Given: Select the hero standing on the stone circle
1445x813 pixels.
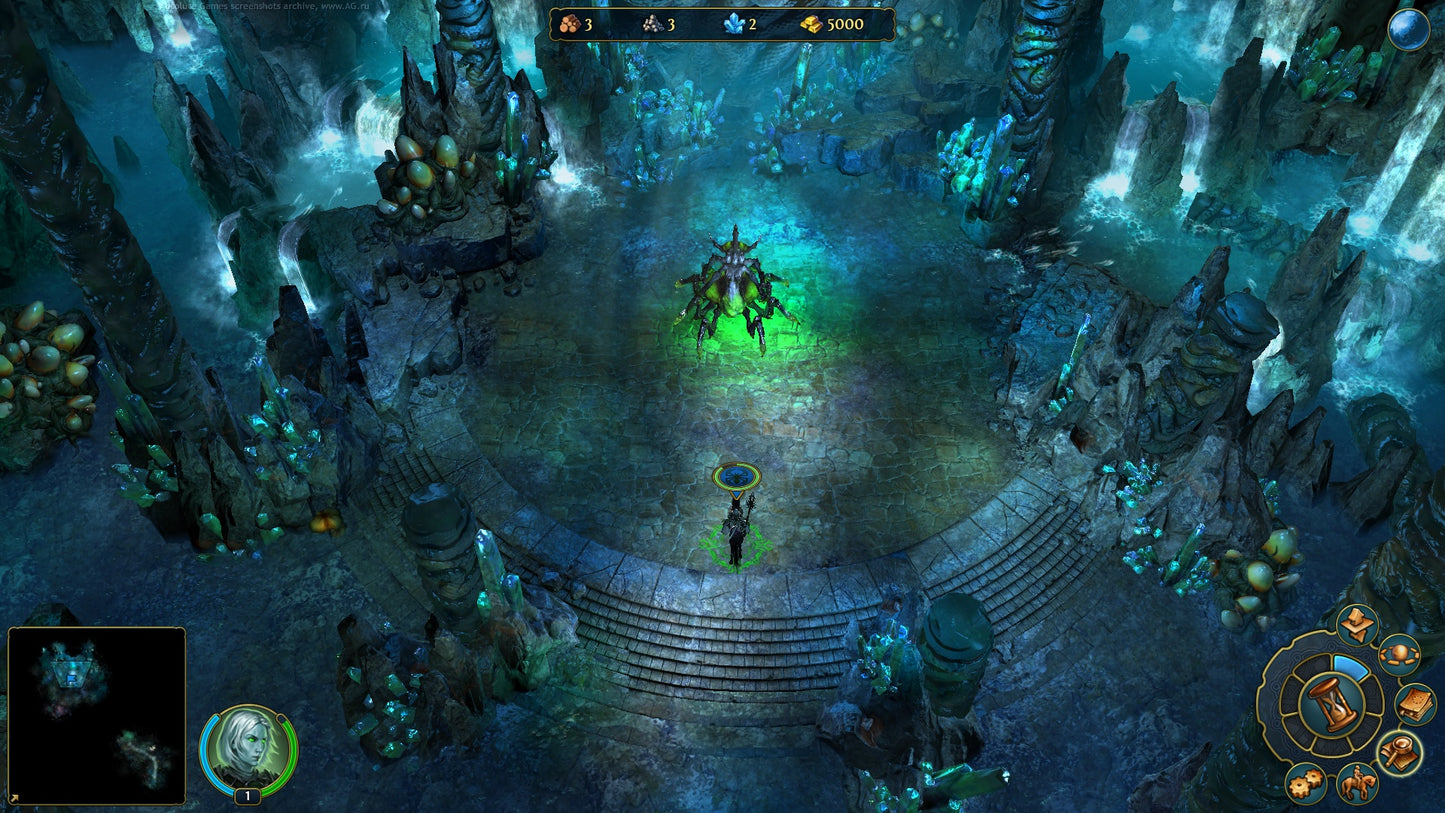Looking at the screenshot, I should tap(737, 528).
